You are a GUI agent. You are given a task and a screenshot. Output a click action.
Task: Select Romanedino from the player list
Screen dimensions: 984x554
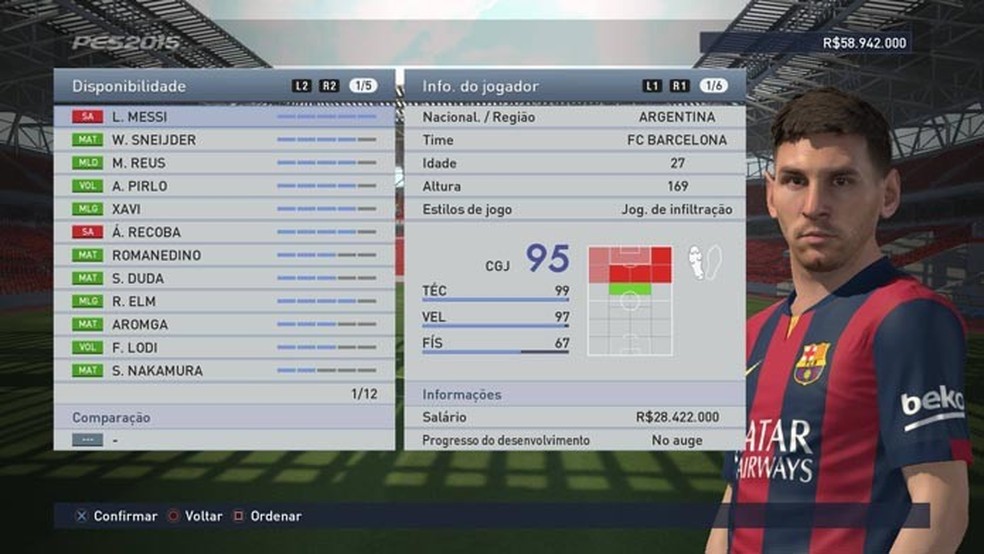click(224, 255)
